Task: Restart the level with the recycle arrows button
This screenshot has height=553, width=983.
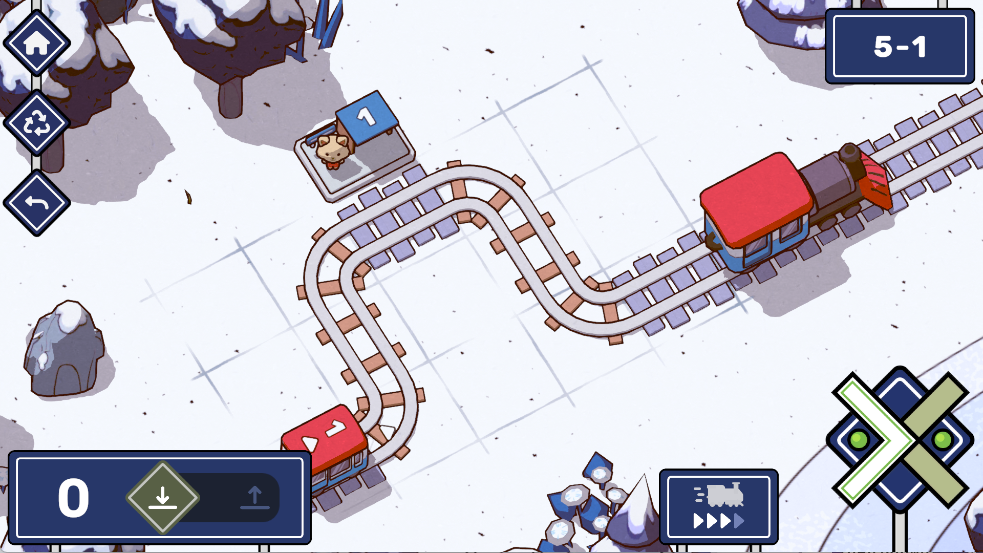Action: [37, 123]
